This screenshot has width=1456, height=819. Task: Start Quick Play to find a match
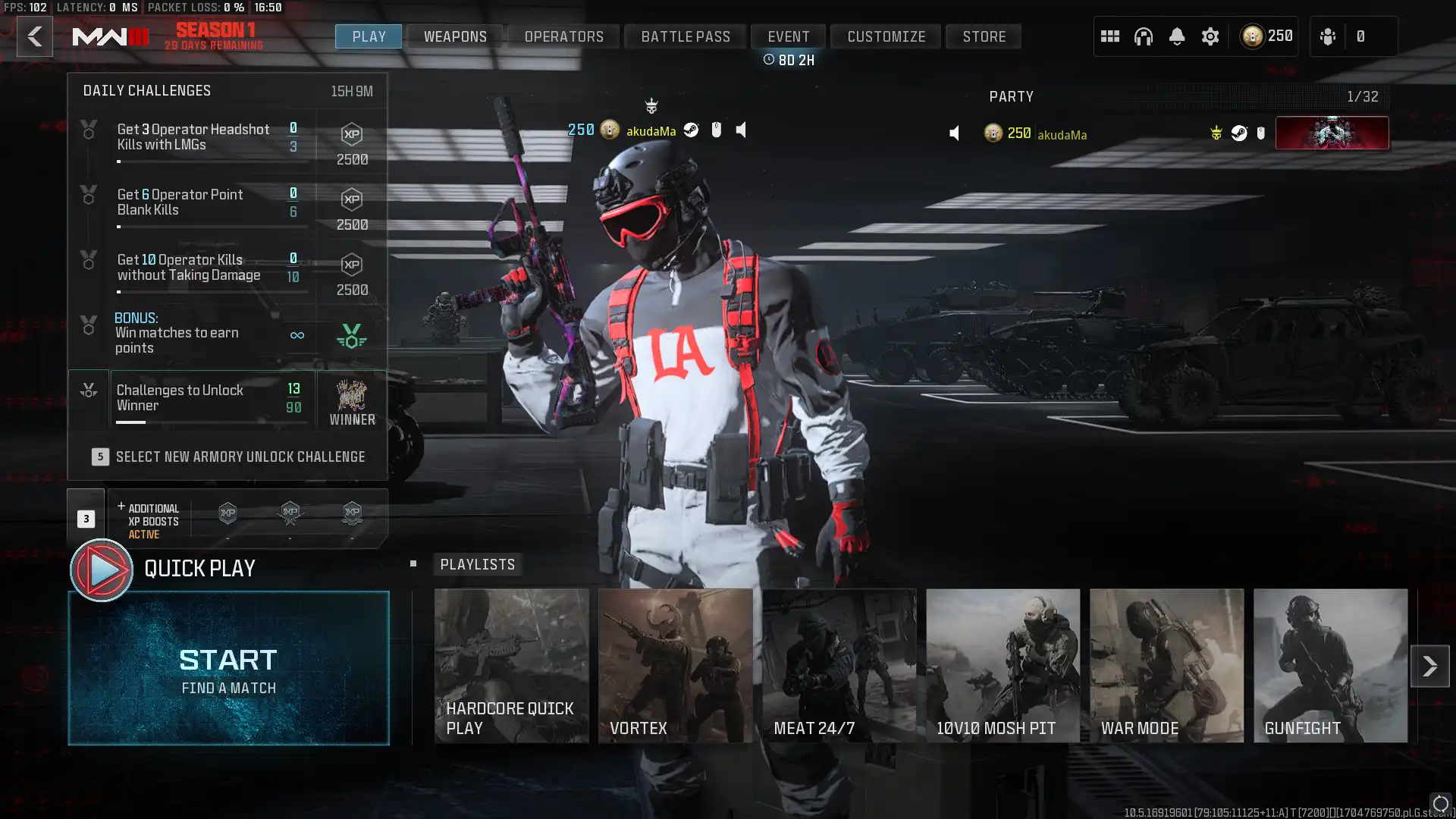(x=228, y=668)
